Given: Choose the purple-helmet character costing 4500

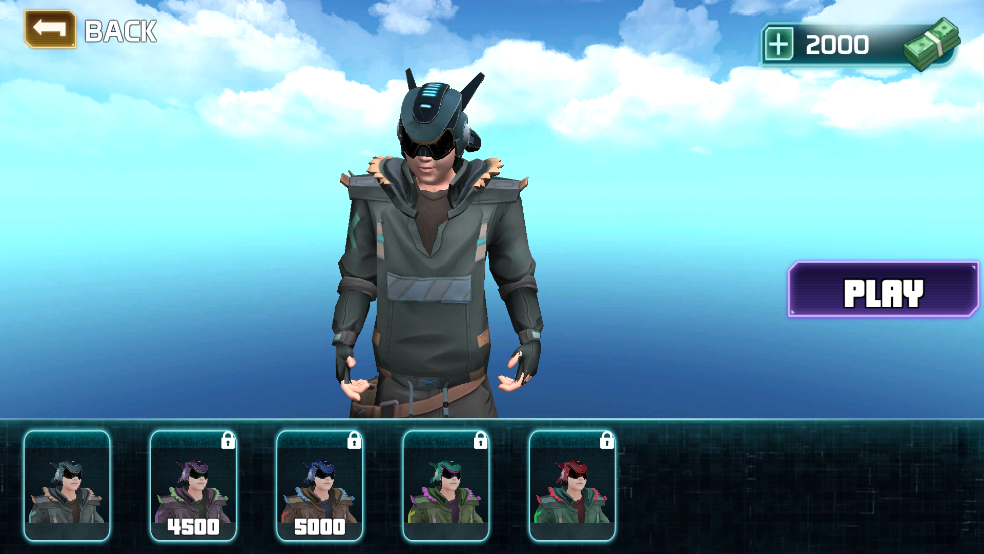Looking at the screenshot, I should 193,485.
